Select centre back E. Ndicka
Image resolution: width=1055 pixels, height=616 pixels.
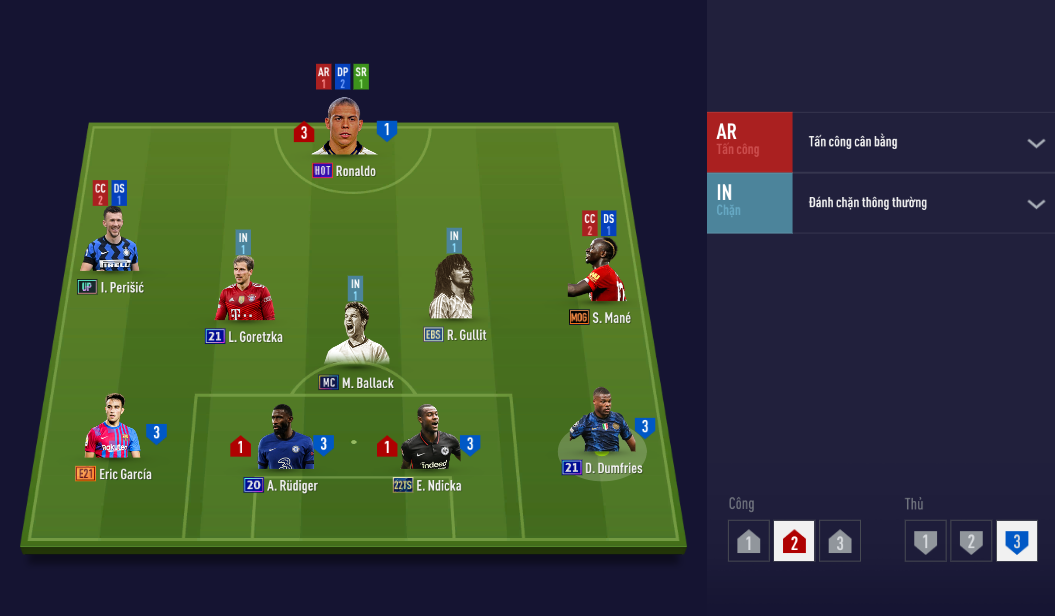(429, 441)
